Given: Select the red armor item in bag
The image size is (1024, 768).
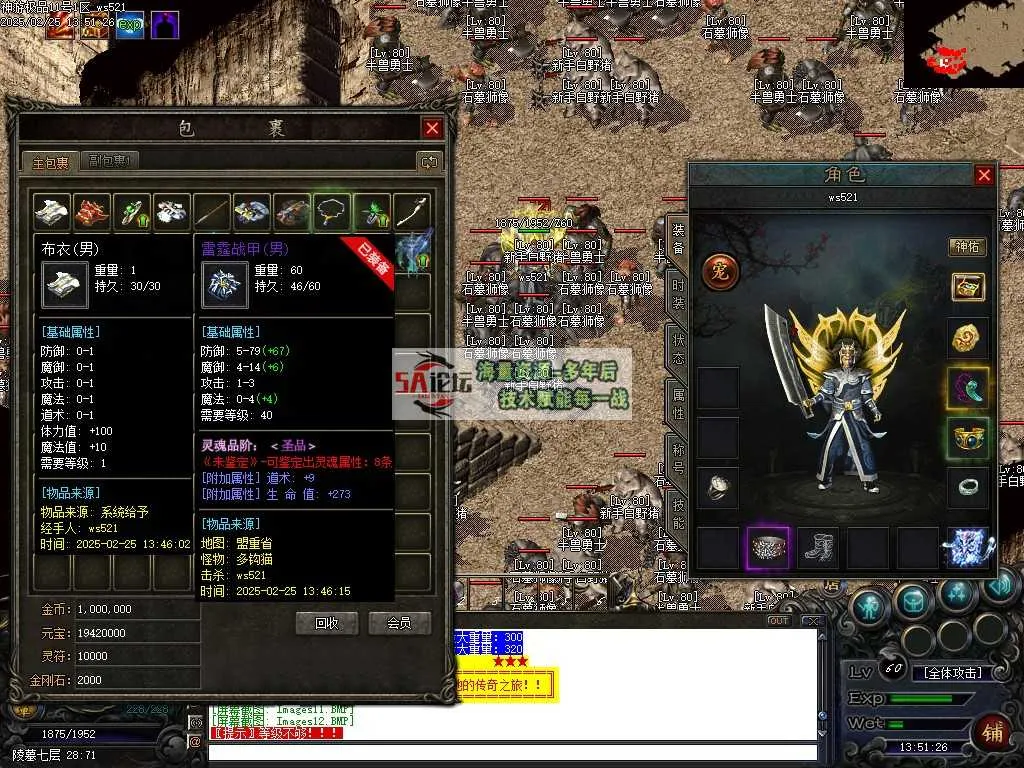Looking at the screenshot, I should click(x=92, y=211).
